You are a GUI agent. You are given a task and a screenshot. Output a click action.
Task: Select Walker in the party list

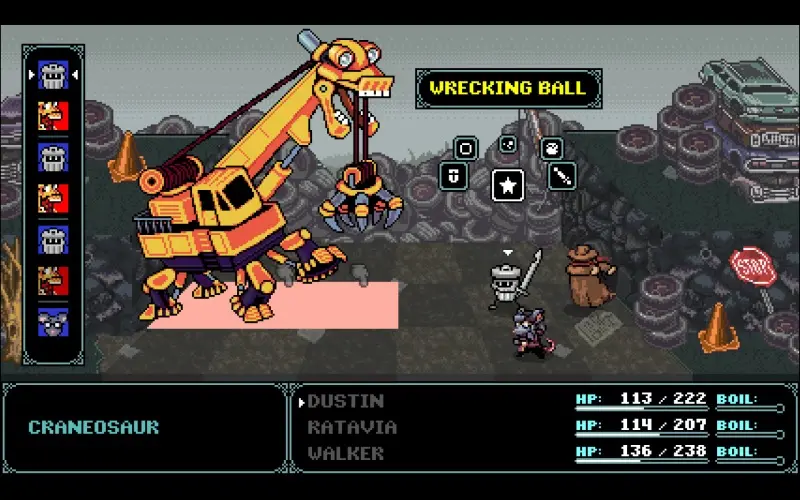tap(346, 453)
